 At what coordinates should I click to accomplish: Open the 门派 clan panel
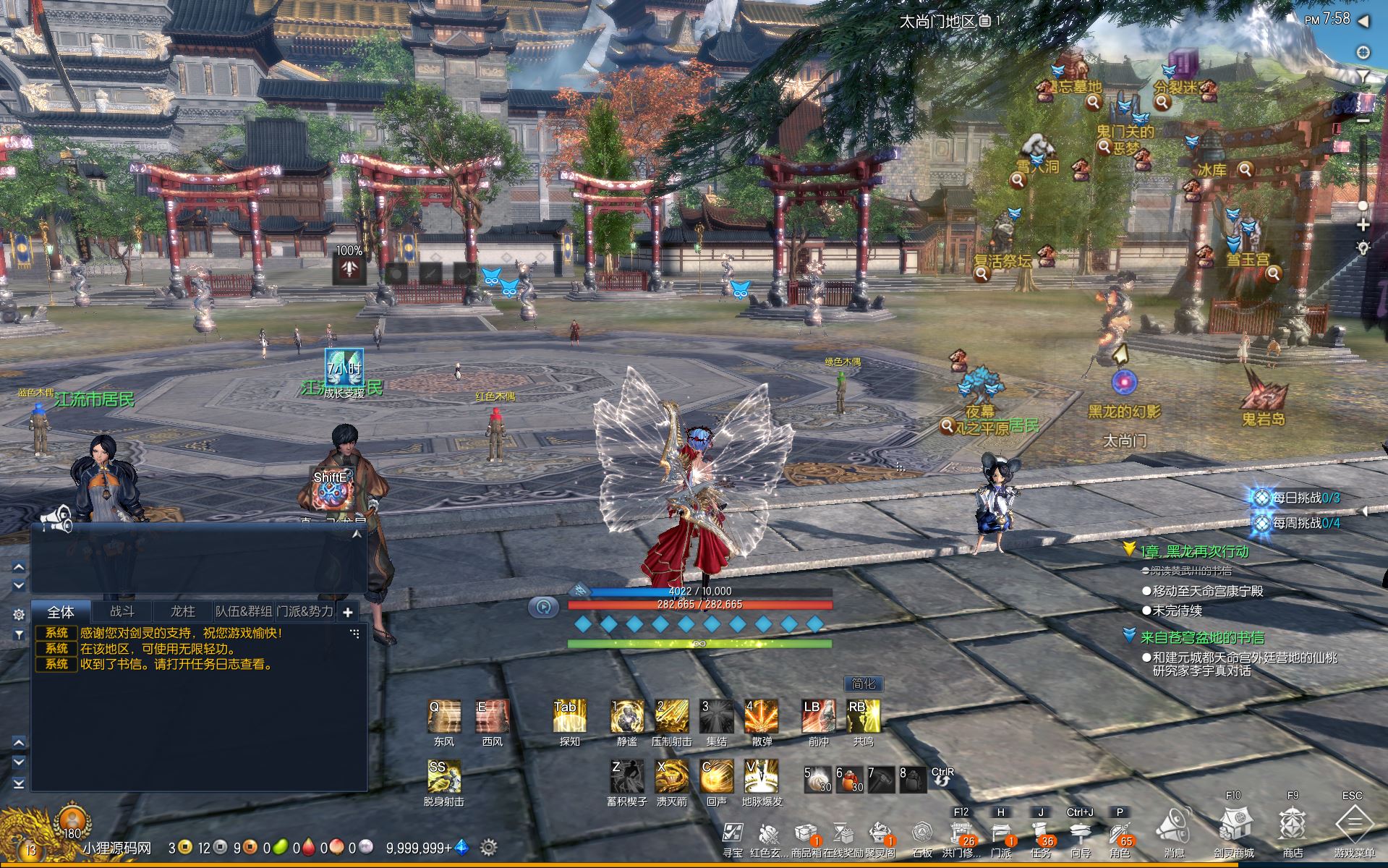pos(1000,833)
